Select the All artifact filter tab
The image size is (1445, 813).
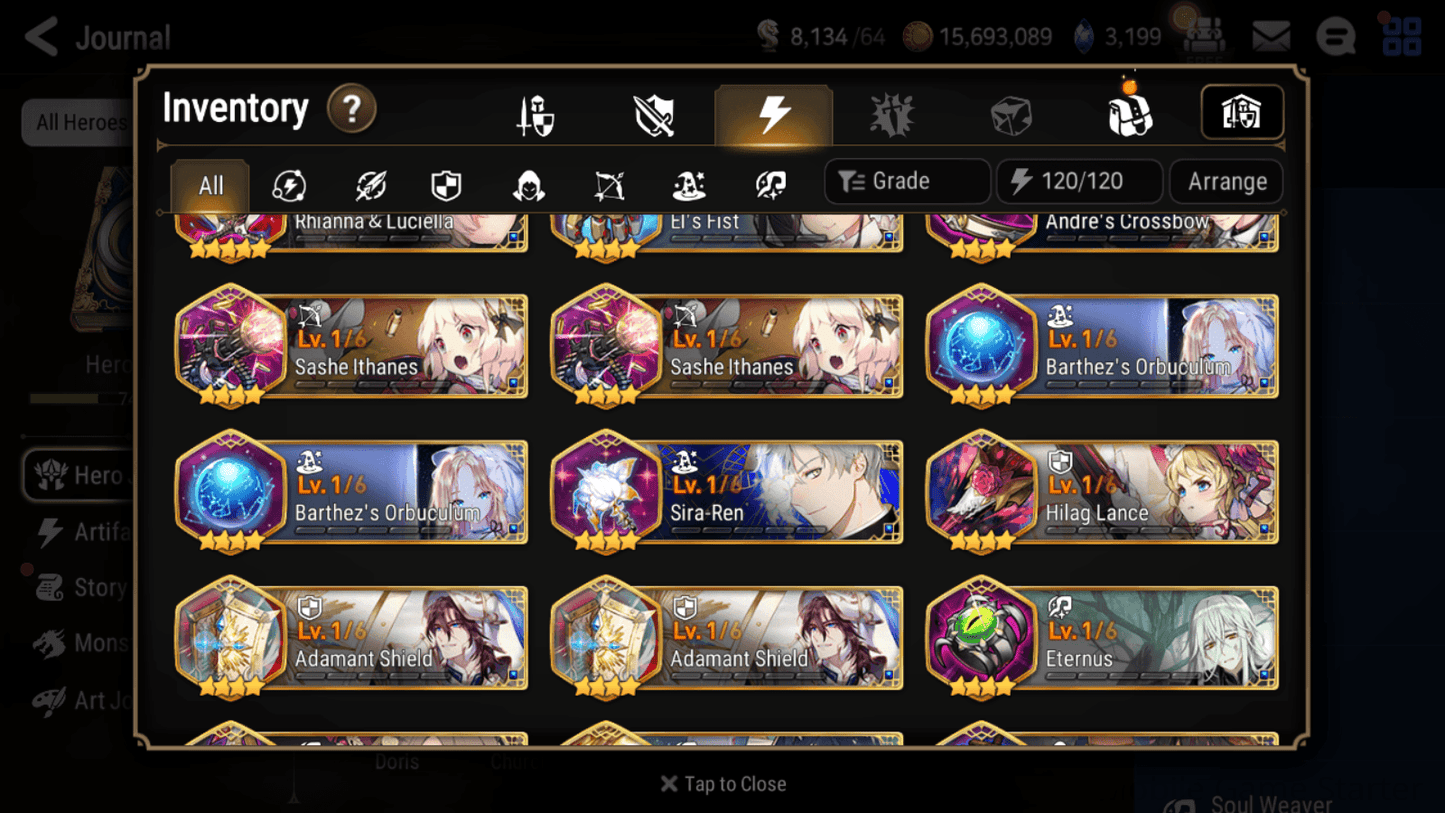[209, 184]
